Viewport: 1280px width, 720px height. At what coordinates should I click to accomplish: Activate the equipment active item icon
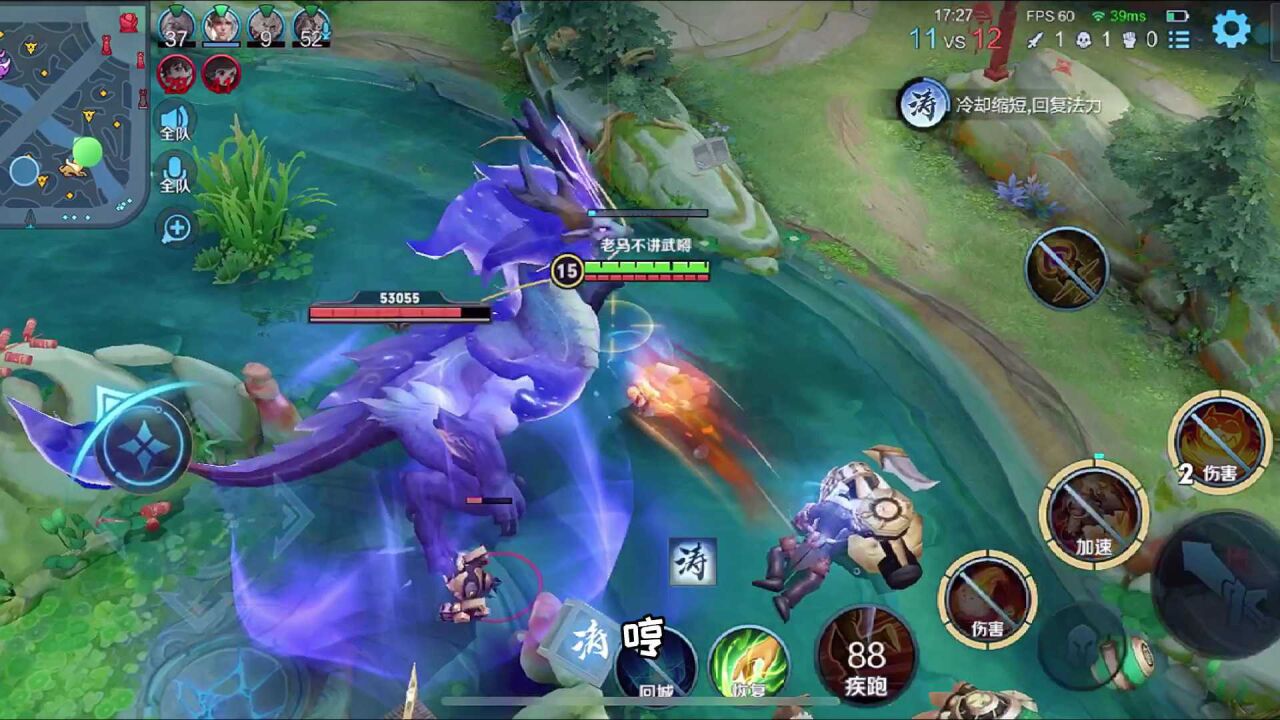point(1066,268)
